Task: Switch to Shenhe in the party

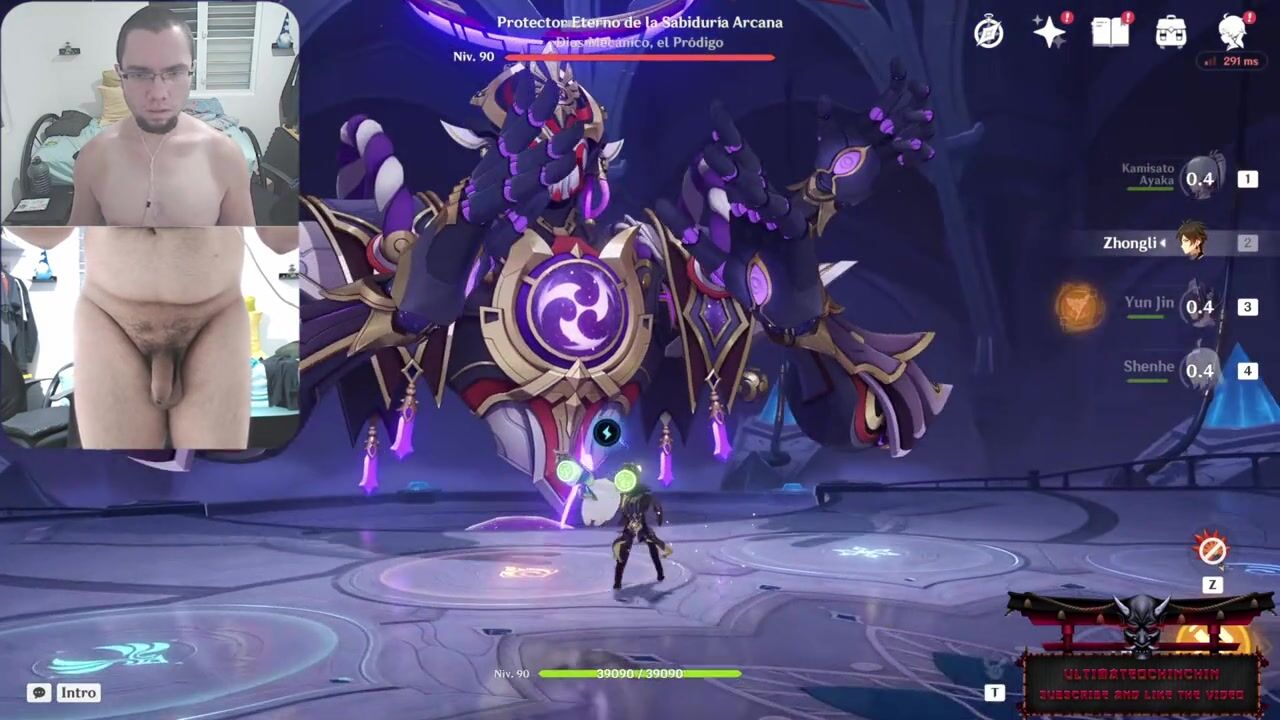Action: pos(1199,370)
